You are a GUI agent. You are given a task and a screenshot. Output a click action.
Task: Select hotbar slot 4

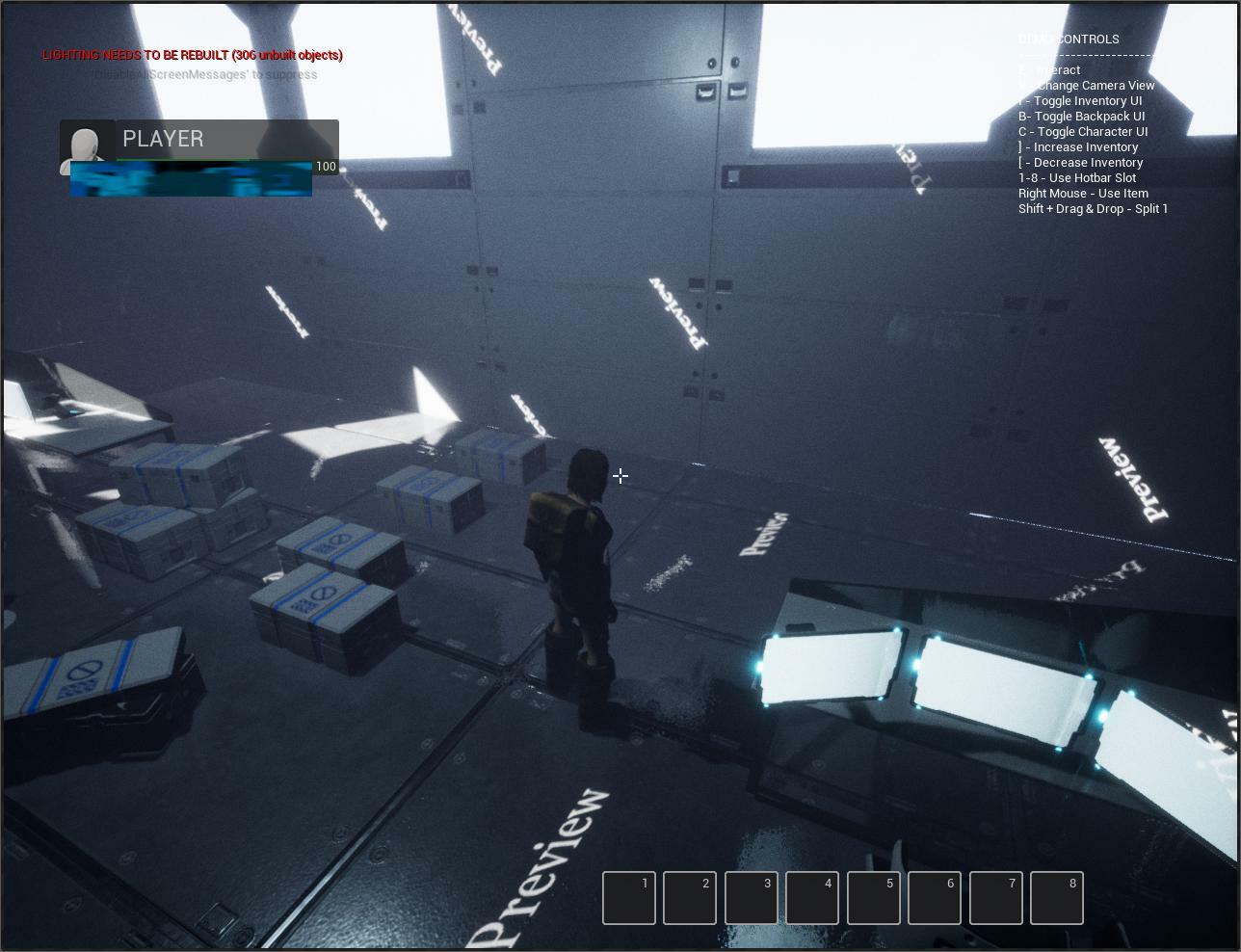click(x=812, y=897)
